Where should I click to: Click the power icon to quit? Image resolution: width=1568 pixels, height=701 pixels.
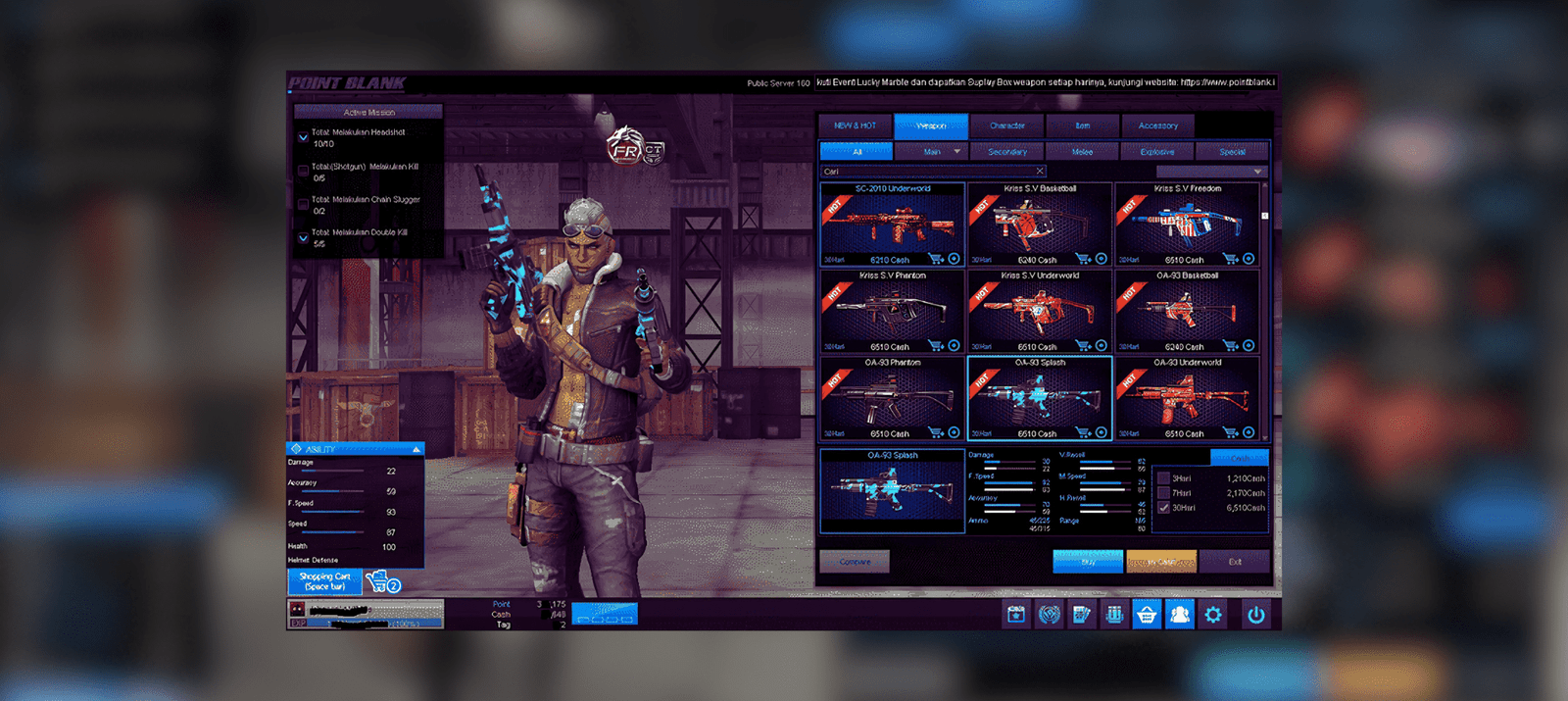pyautogui.click(x=1255, y=615)
